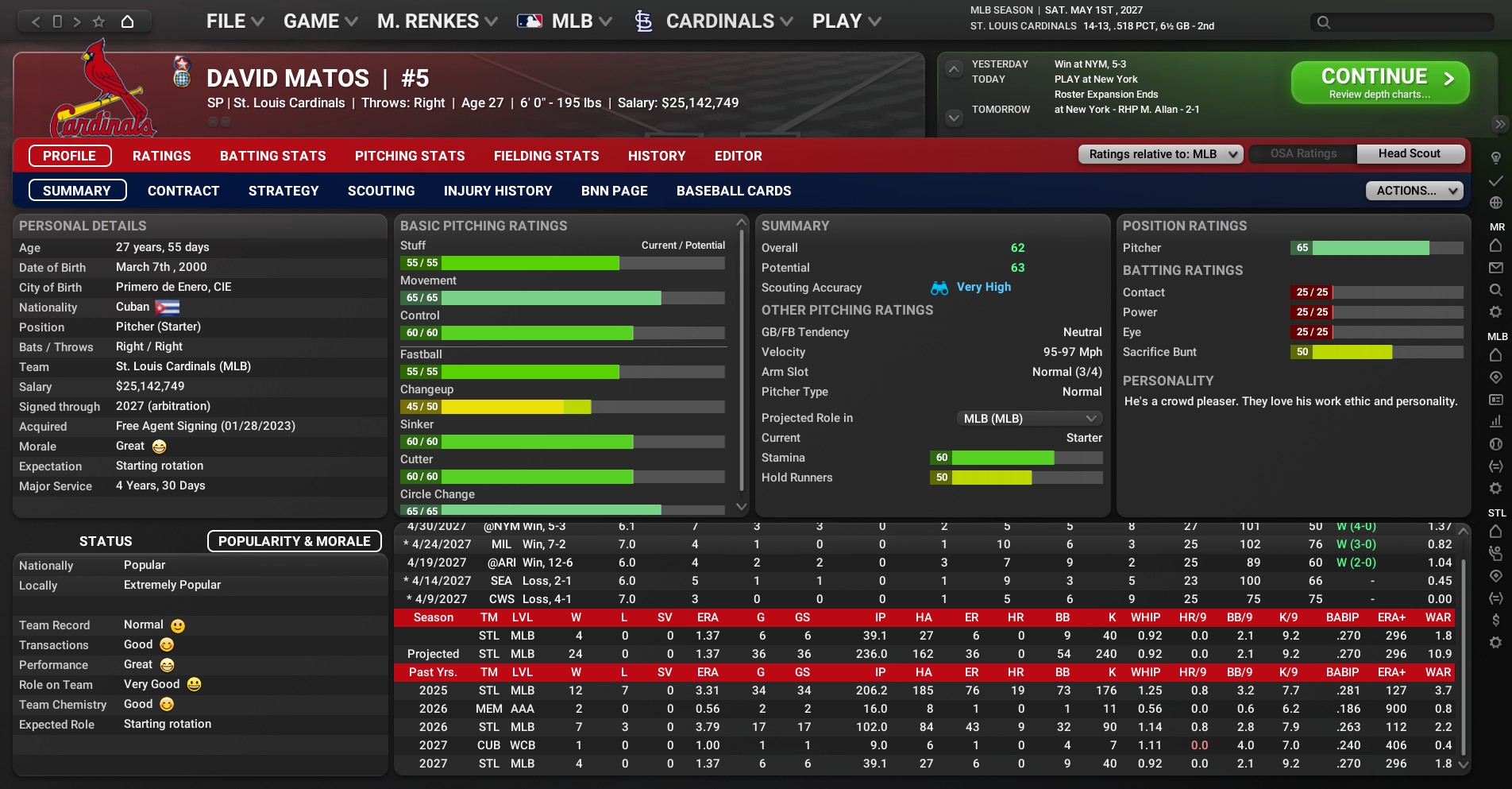
Task: Bookmark this page with the star icon
Action: 98,21
